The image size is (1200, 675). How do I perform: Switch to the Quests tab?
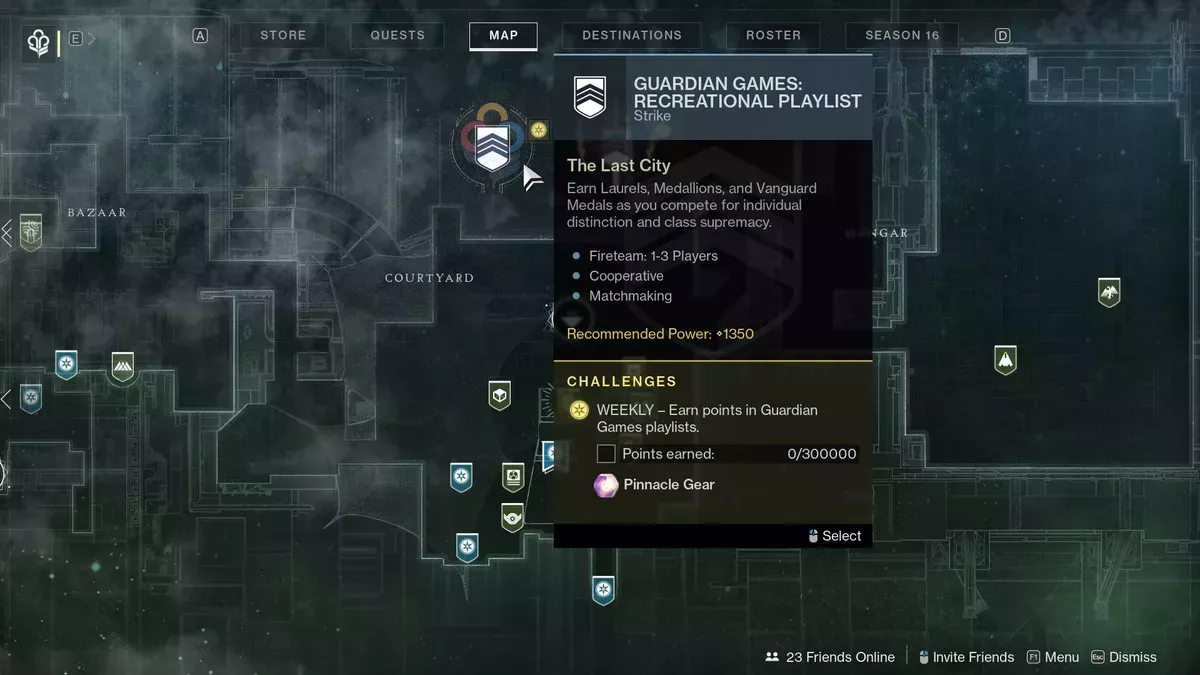pyautogui.click(x=398, y=35)
